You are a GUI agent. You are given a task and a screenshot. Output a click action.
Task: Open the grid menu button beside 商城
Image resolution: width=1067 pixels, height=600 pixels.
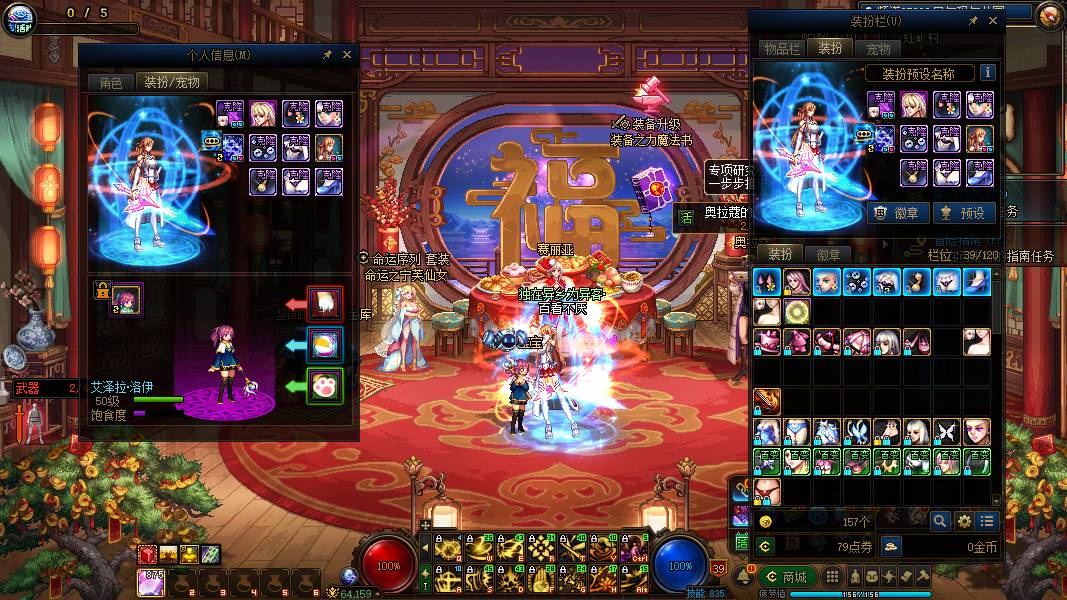point(829,577)
